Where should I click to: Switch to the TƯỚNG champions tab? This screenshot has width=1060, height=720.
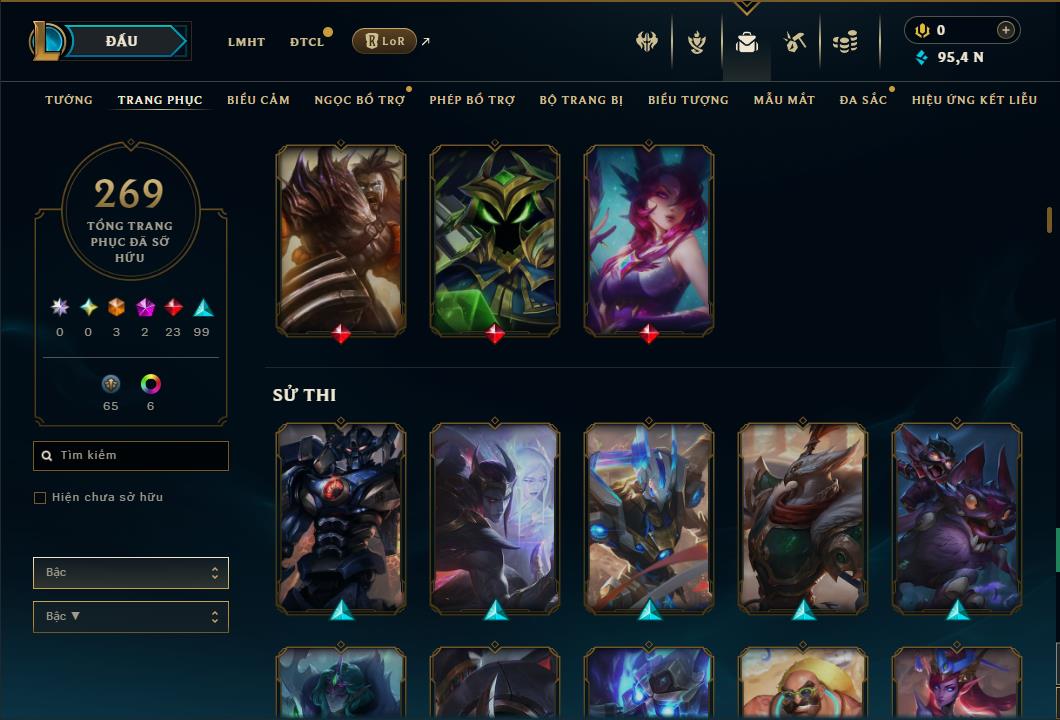click(69, 100)
